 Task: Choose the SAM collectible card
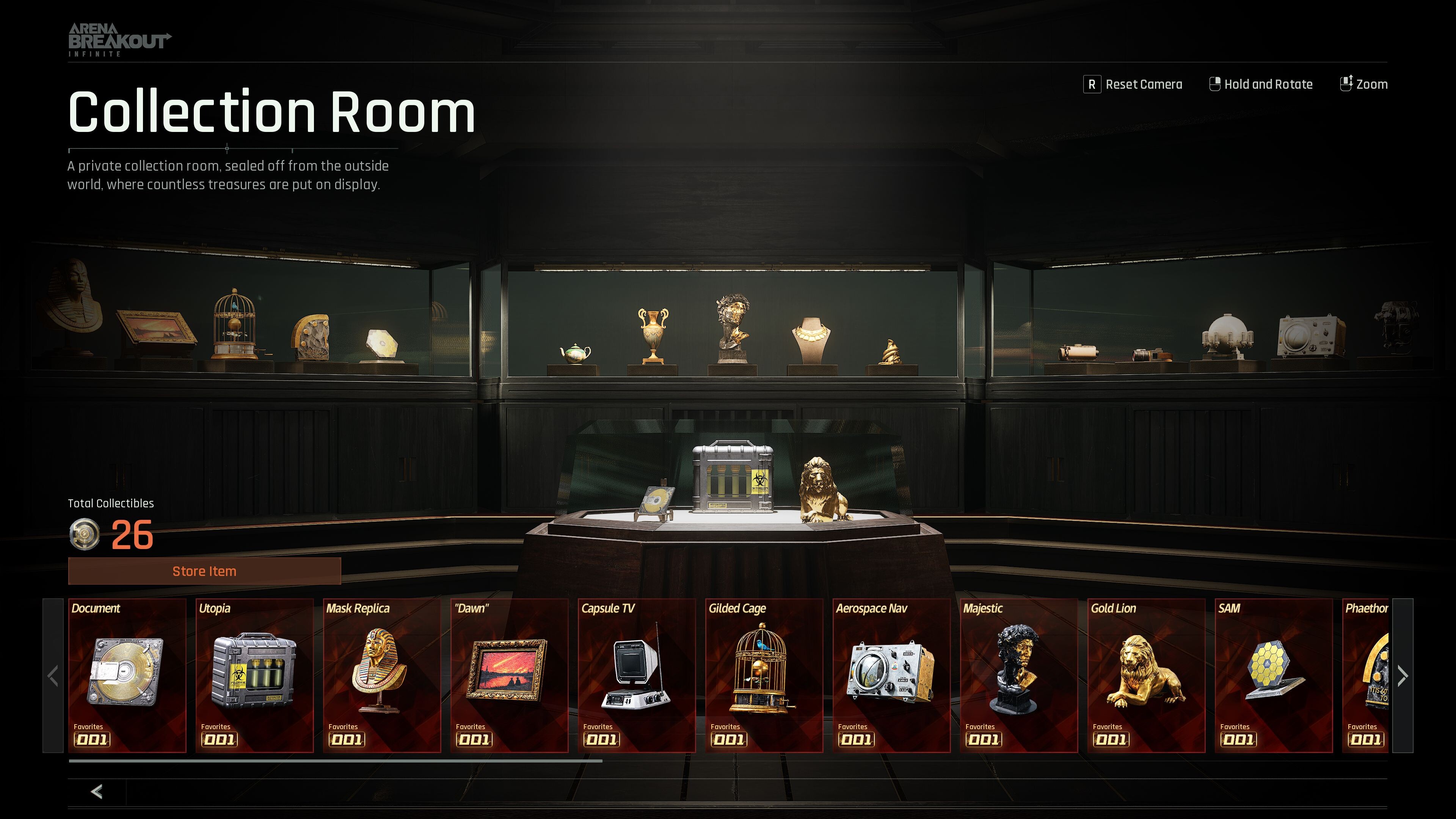click(1274, 675)
